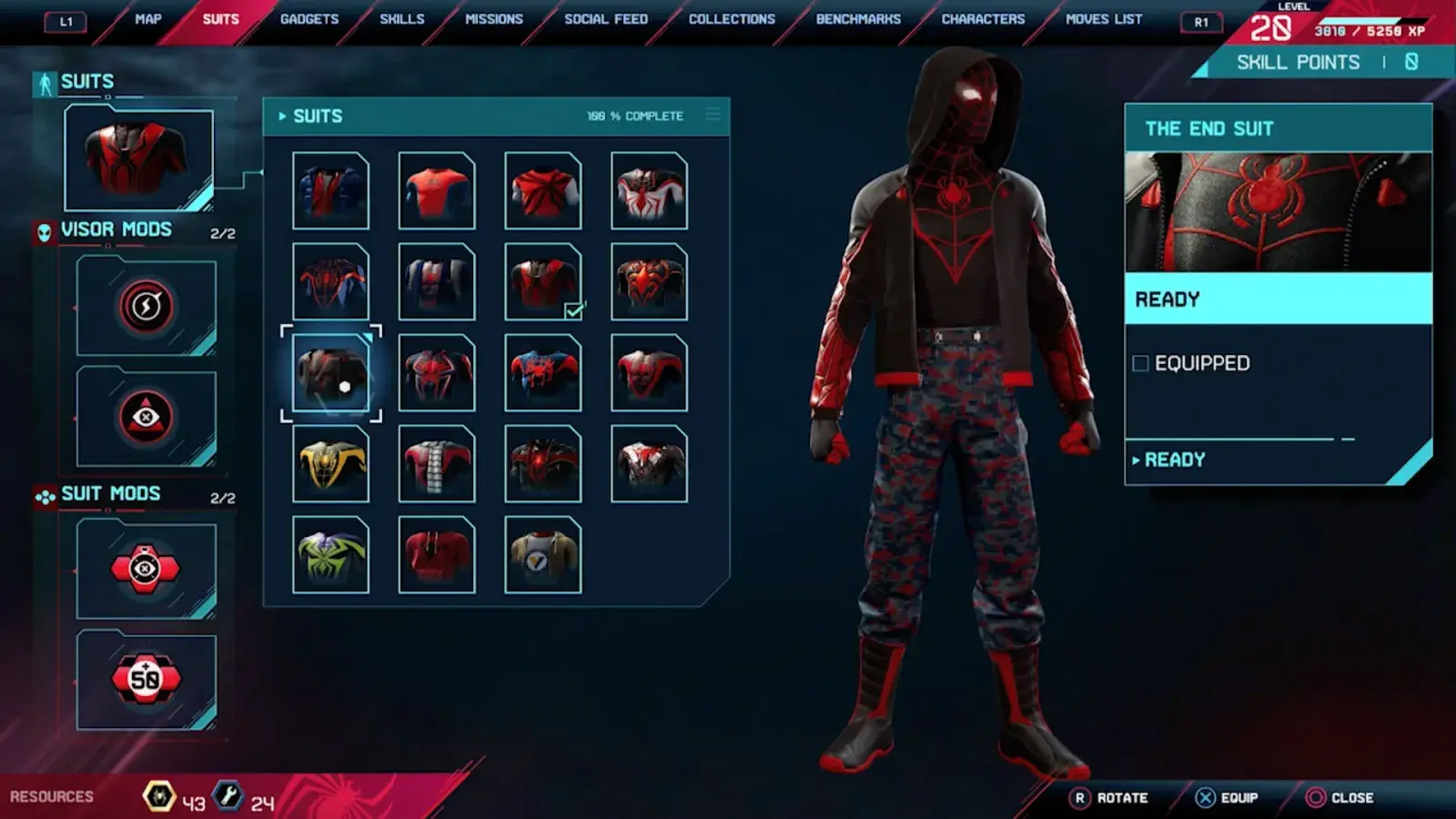This screenshot has height=819, width=1456.
Task: Choose the yellow and black spider suit
Action: click(x=331, y=464)
